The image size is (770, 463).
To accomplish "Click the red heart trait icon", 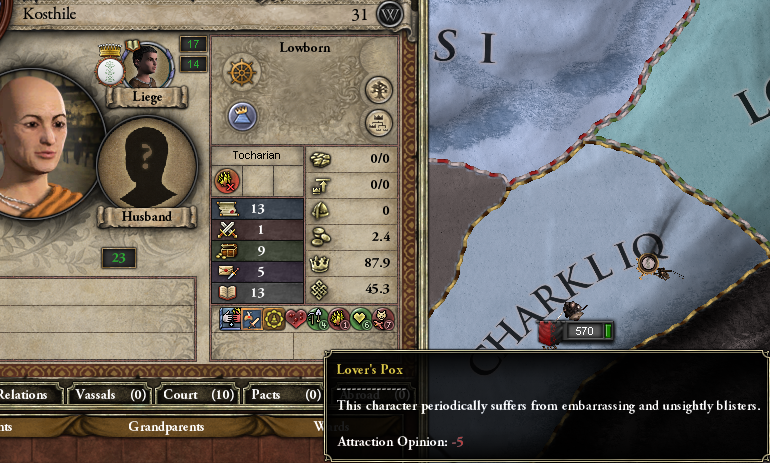I will 295,319.
